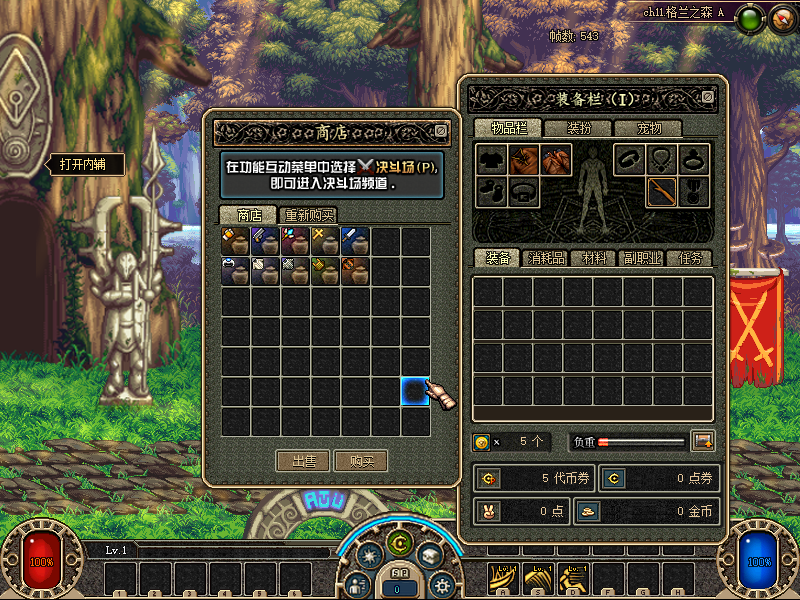Switch to the 消耗品 consumables tab
This screenshot has width=800, height=600.
pos(545,258)
